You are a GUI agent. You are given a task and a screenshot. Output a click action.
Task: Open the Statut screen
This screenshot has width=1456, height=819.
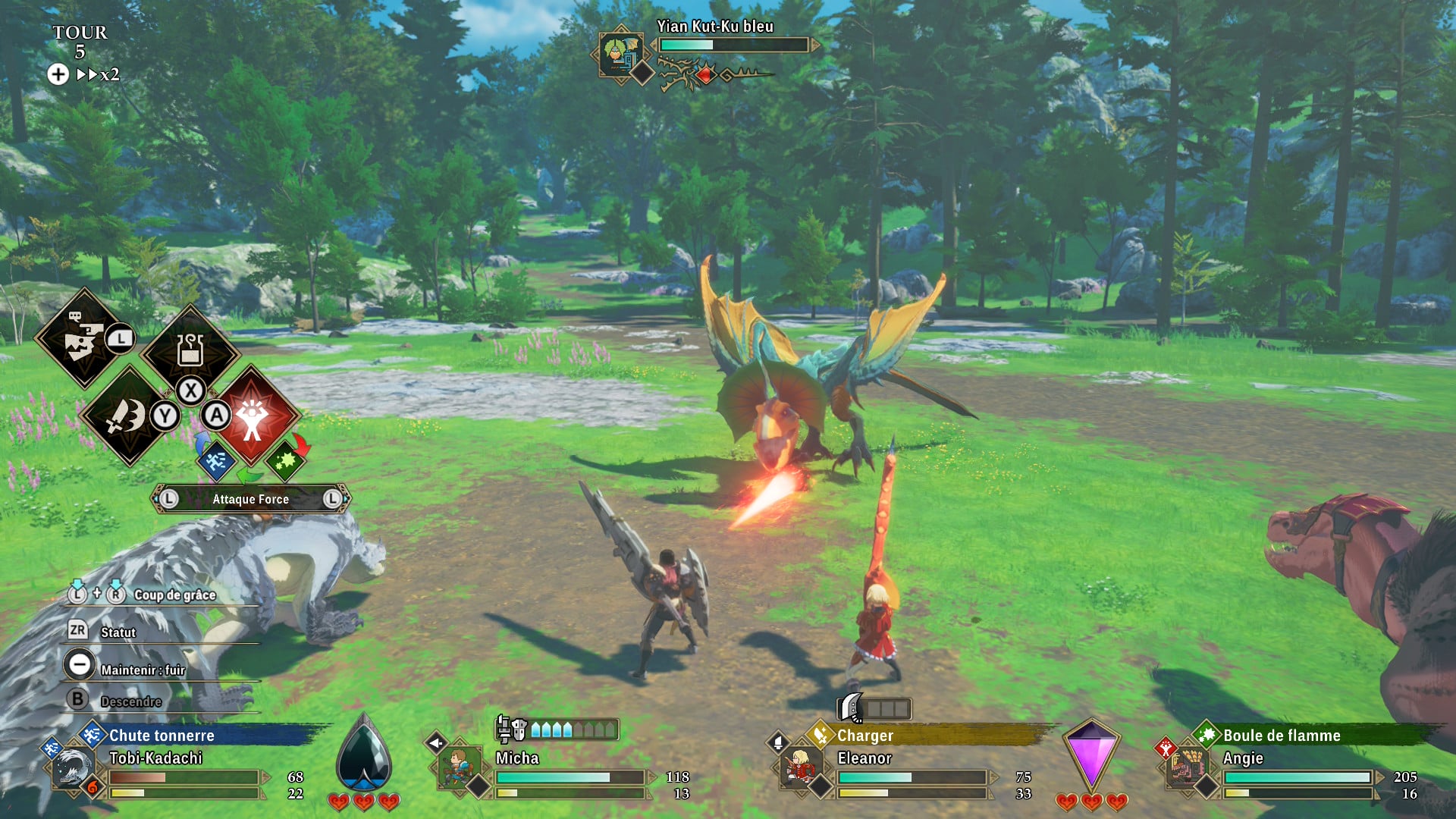[x=118, y=632]
